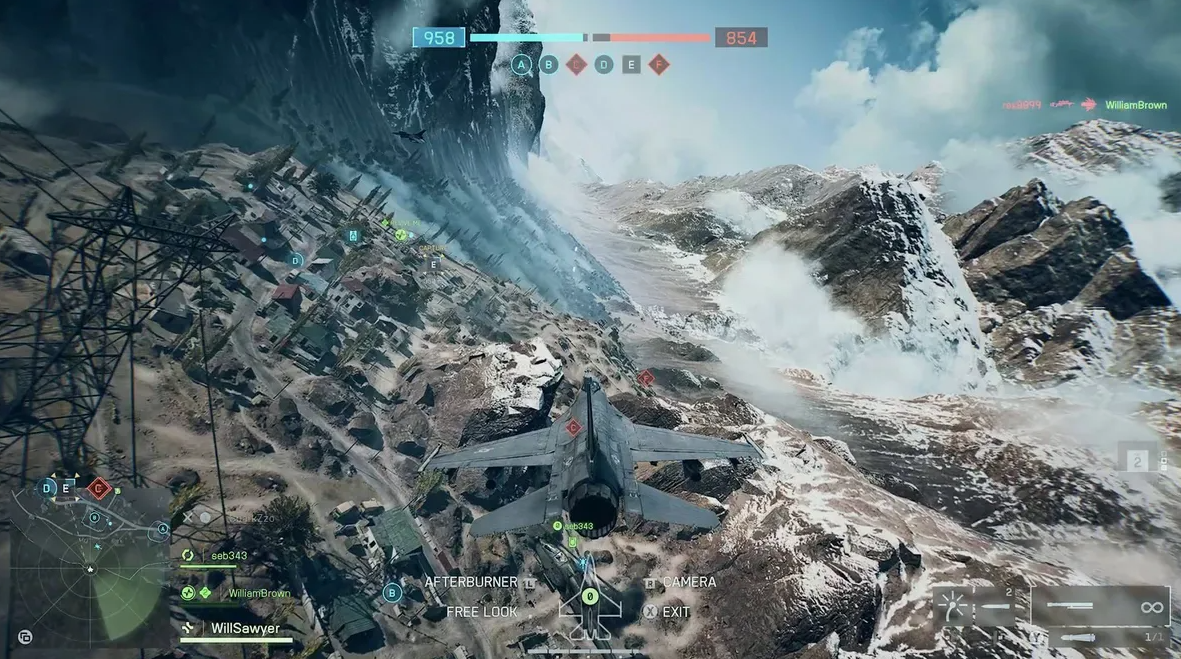
Task: Select objective B in the top capture bar
Action: click(549, 65)
